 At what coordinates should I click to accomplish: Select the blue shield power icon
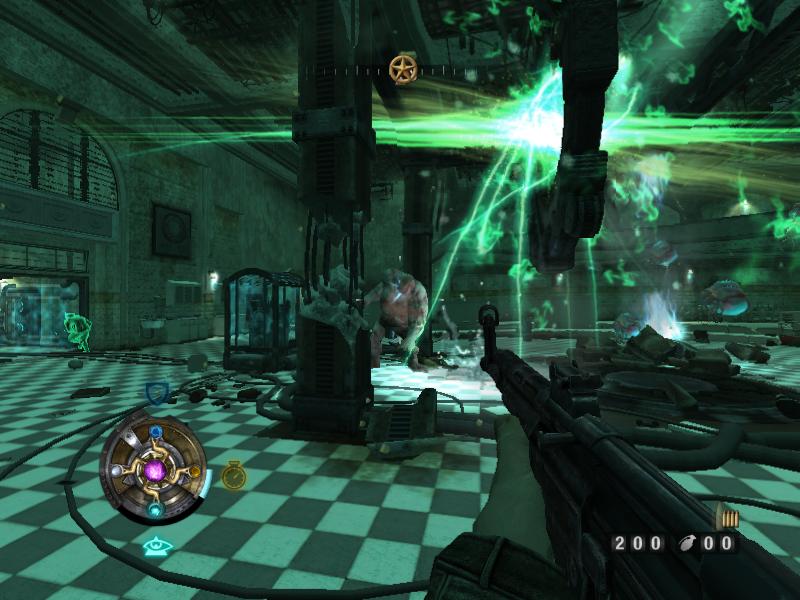pyautogui.click(x=156, y=392)
